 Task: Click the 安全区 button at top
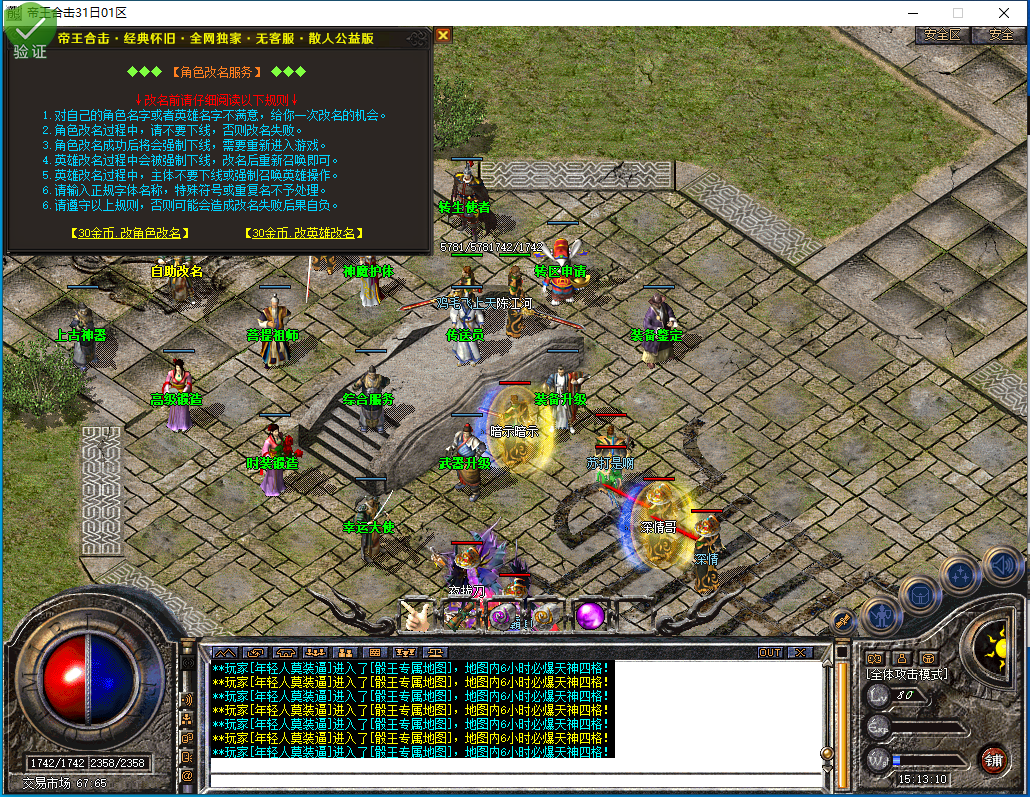tap(942, 35)
